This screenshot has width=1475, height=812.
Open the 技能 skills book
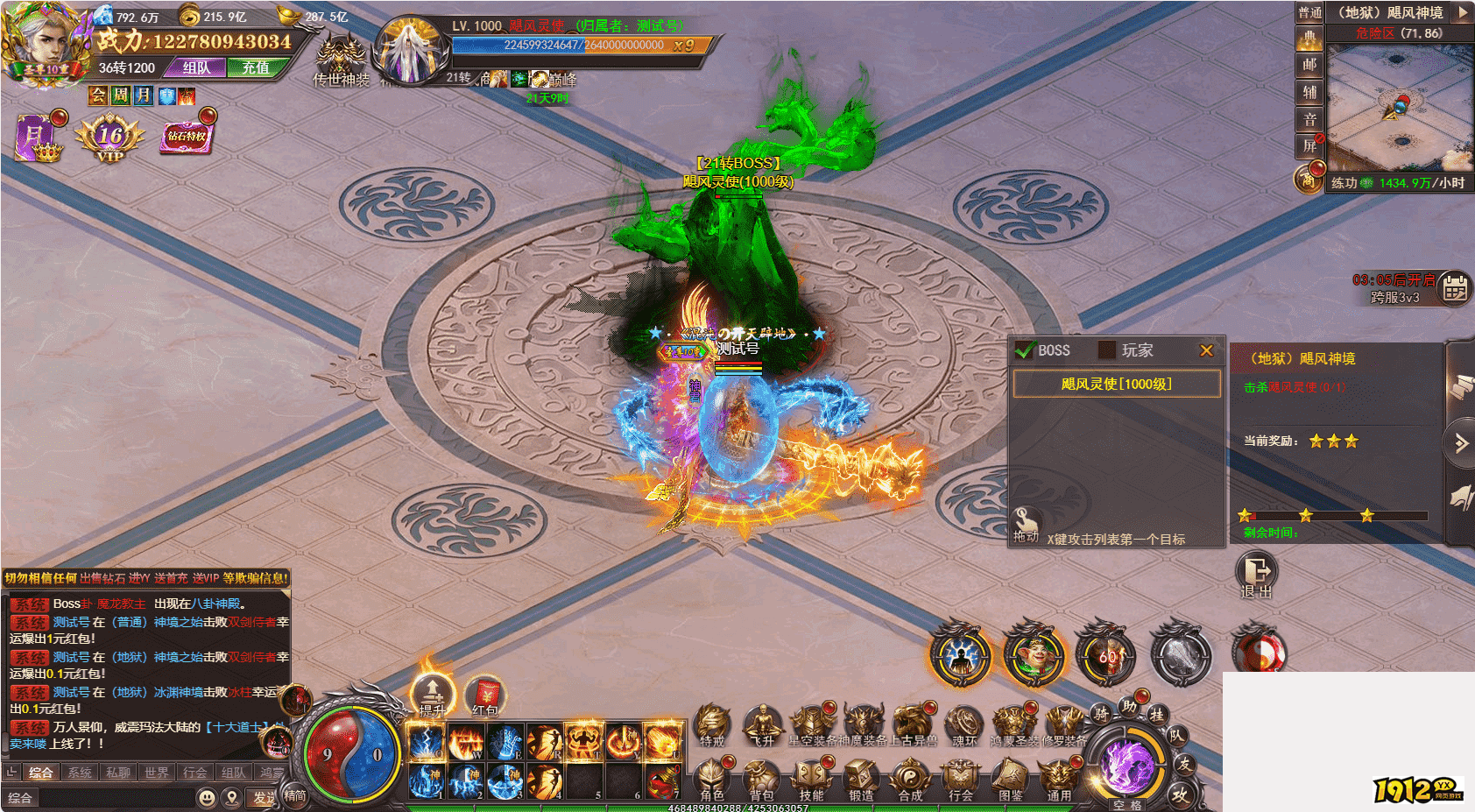811,780
